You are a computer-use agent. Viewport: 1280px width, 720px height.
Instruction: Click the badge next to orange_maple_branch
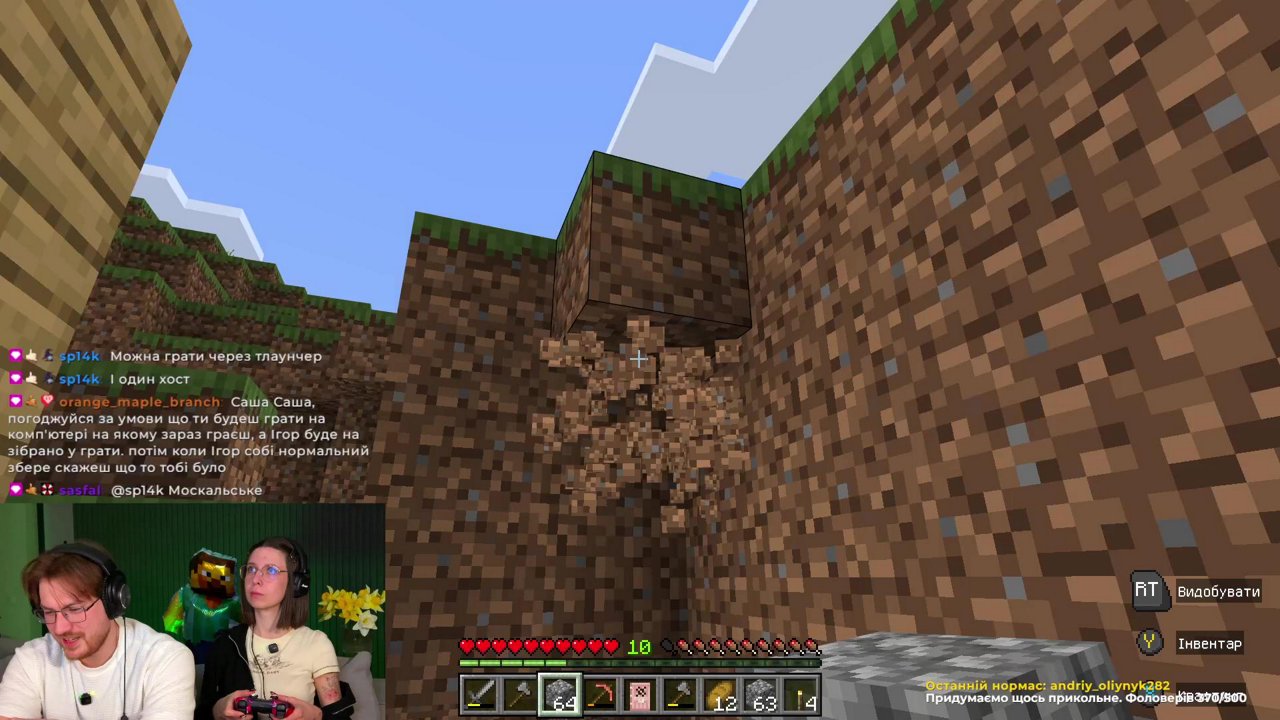(46, 402)
